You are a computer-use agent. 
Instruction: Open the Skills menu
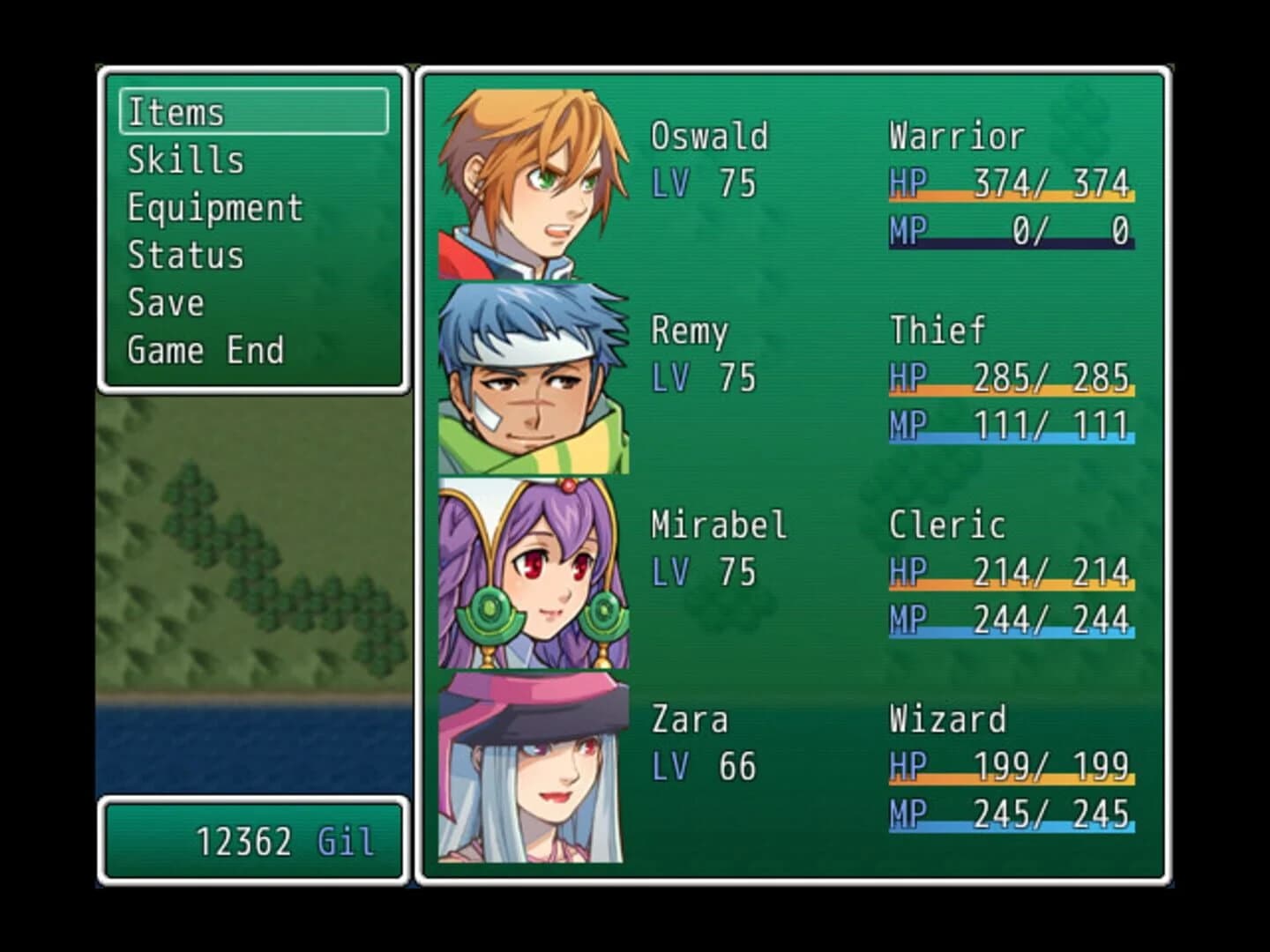[x=185, y=160]
